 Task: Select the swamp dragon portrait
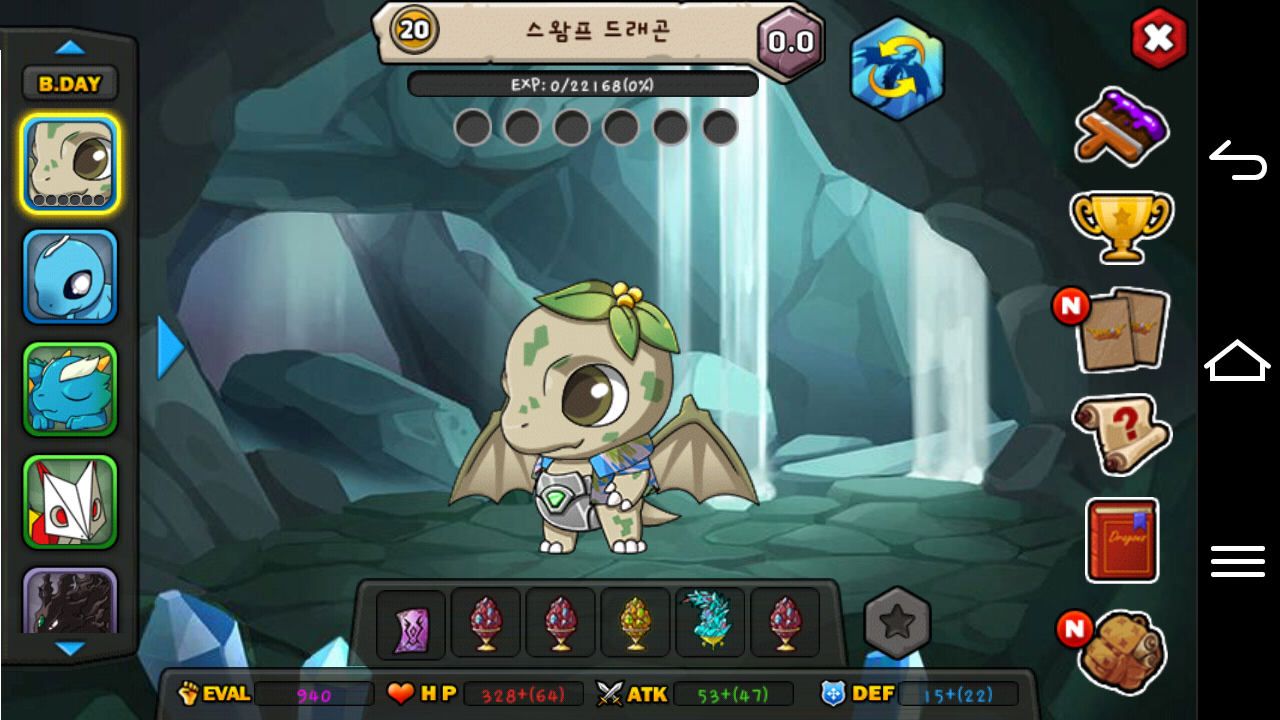coord(70,163)
